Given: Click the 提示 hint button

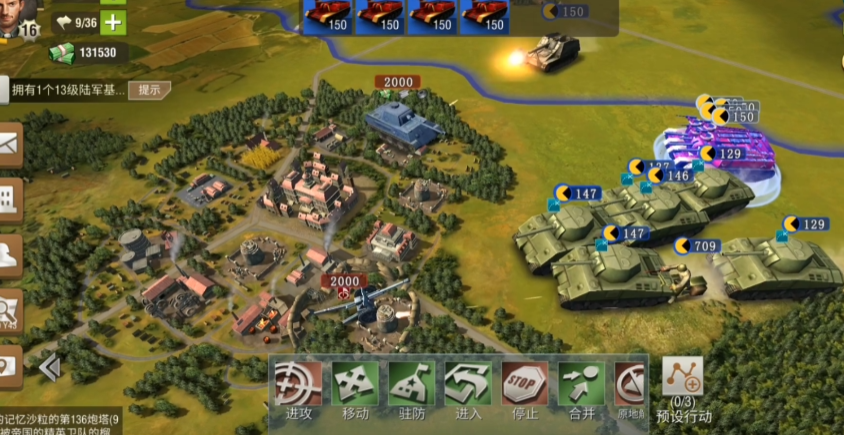Looking at the screenshot, I should coord(149,89).
